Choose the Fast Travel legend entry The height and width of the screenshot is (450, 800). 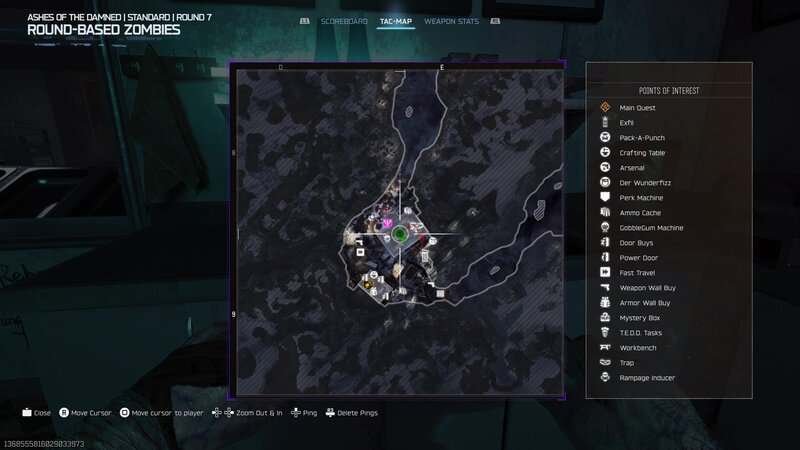click(x=637, y=273)
